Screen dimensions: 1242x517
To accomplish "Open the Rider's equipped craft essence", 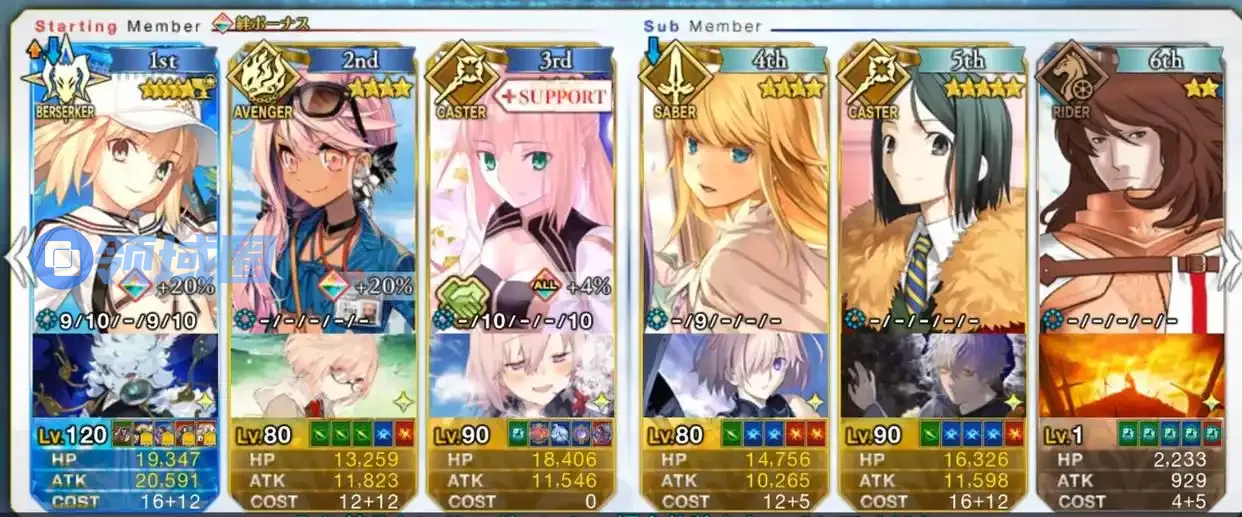I will click(x=1130, y=375).
